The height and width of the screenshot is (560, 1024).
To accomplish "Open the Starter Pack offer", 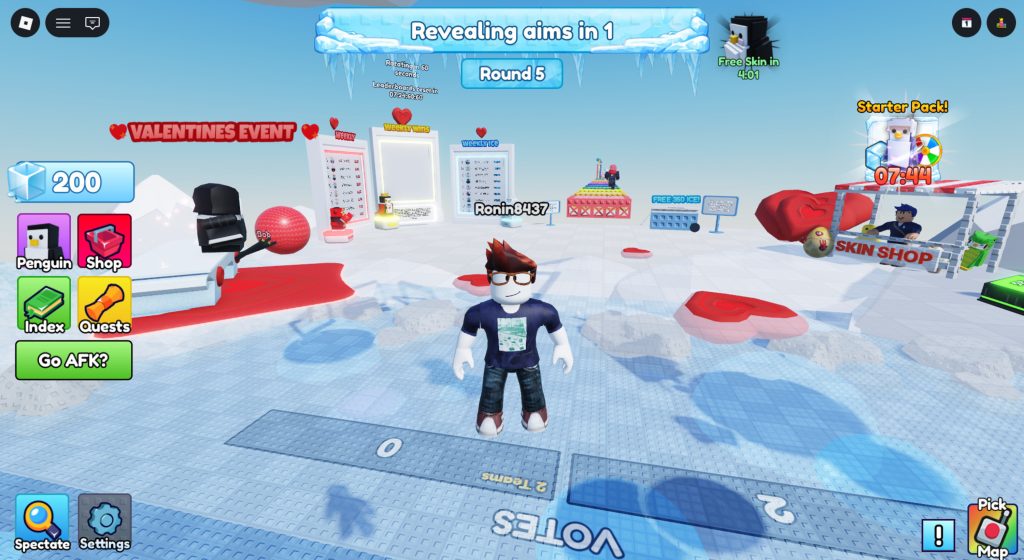I will click(x=902, y=145).
